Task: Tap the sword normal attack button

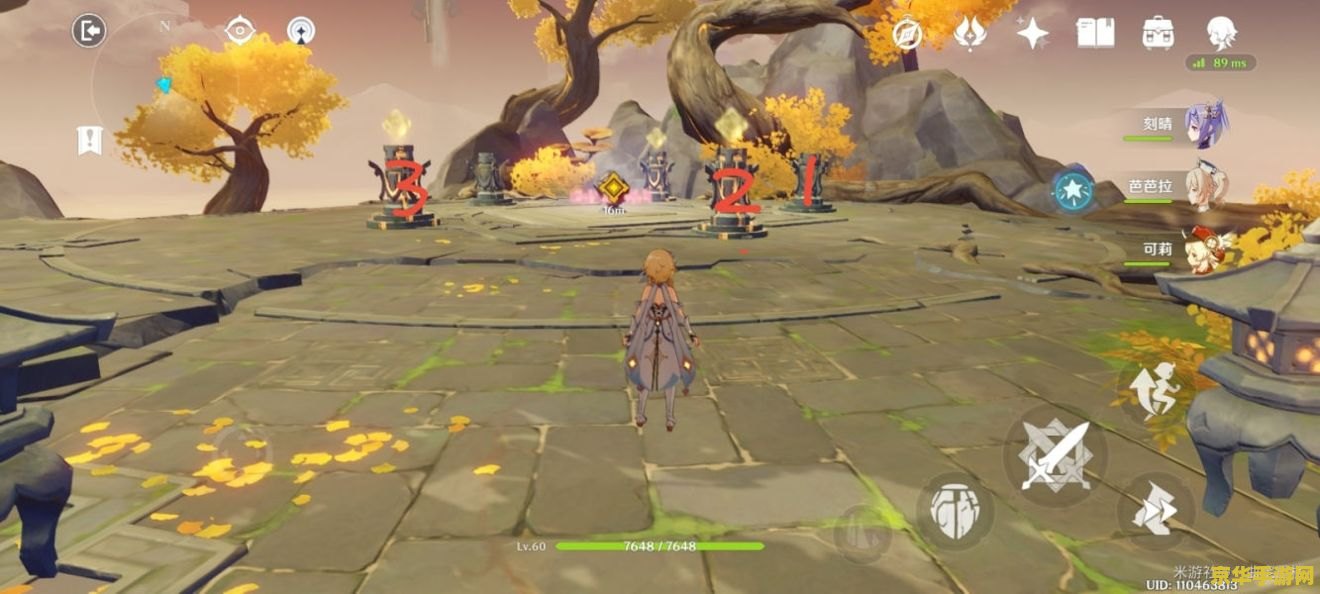Action: pos(1055,455)
